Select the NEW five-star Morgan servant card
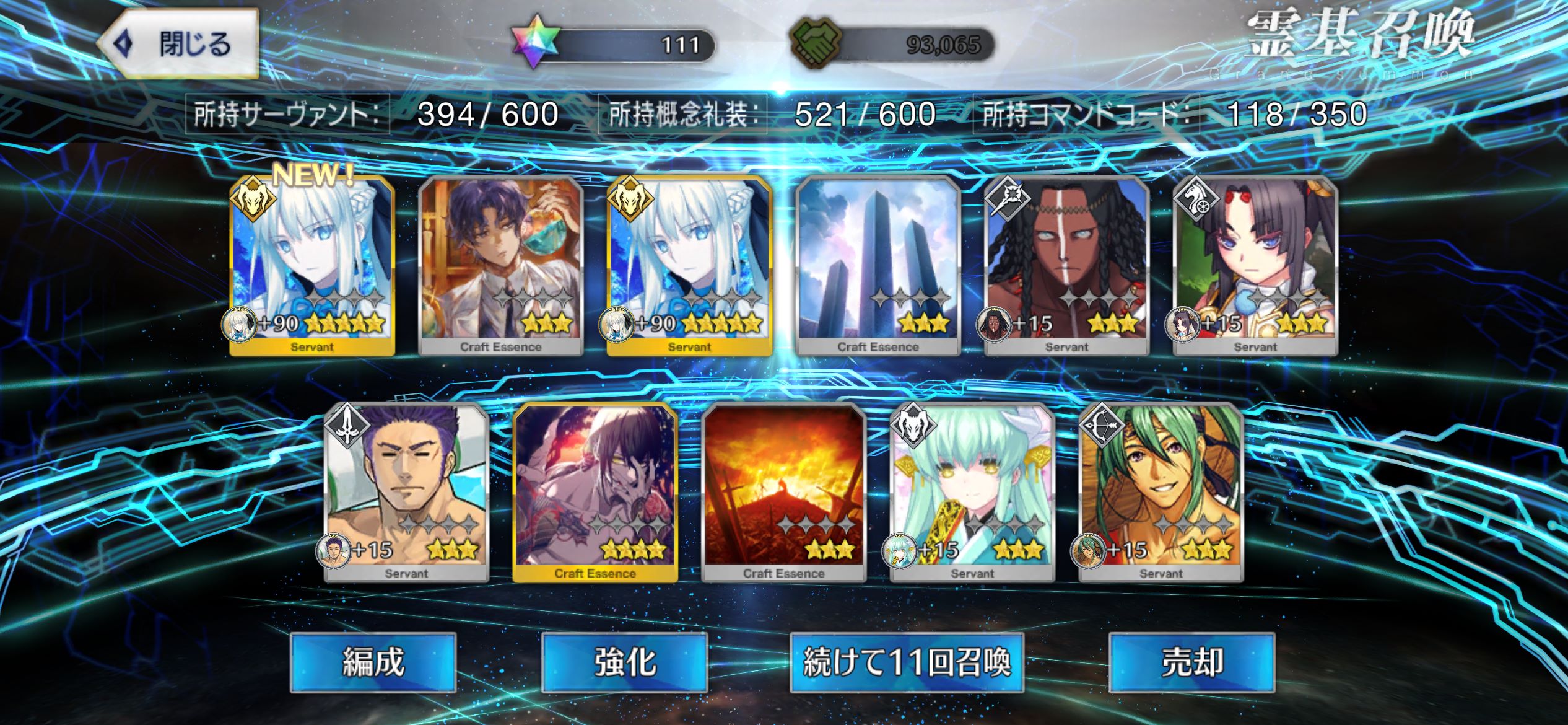1568x725 pixels. coord(312,266)
